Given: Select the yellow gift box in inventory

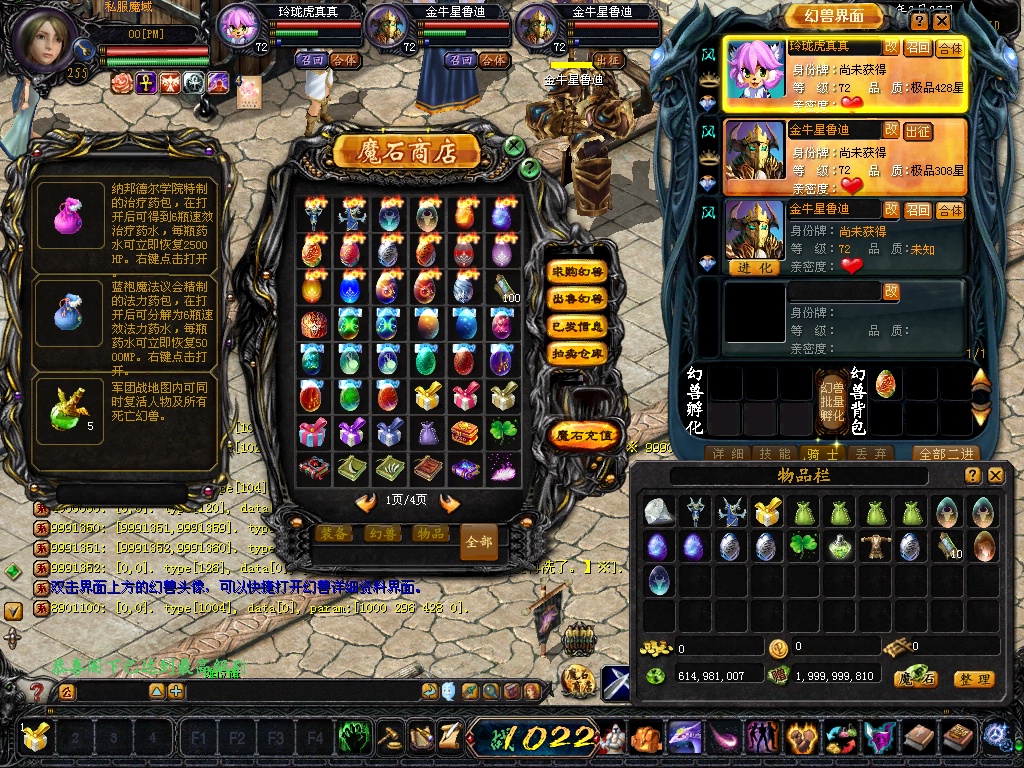Looking at the screenshot, I should 767,512.
